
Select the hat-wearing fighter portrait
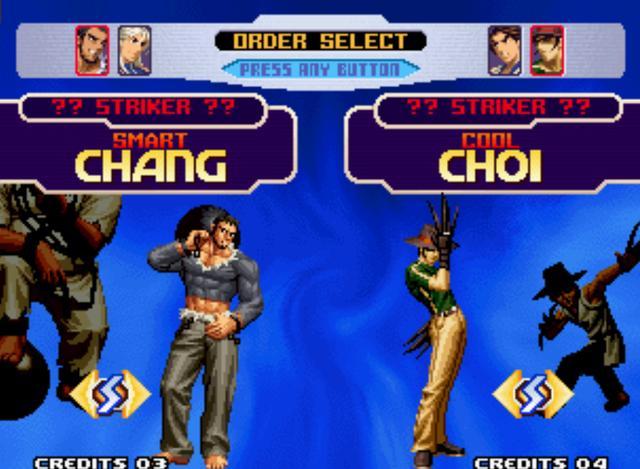pos(547,50)
